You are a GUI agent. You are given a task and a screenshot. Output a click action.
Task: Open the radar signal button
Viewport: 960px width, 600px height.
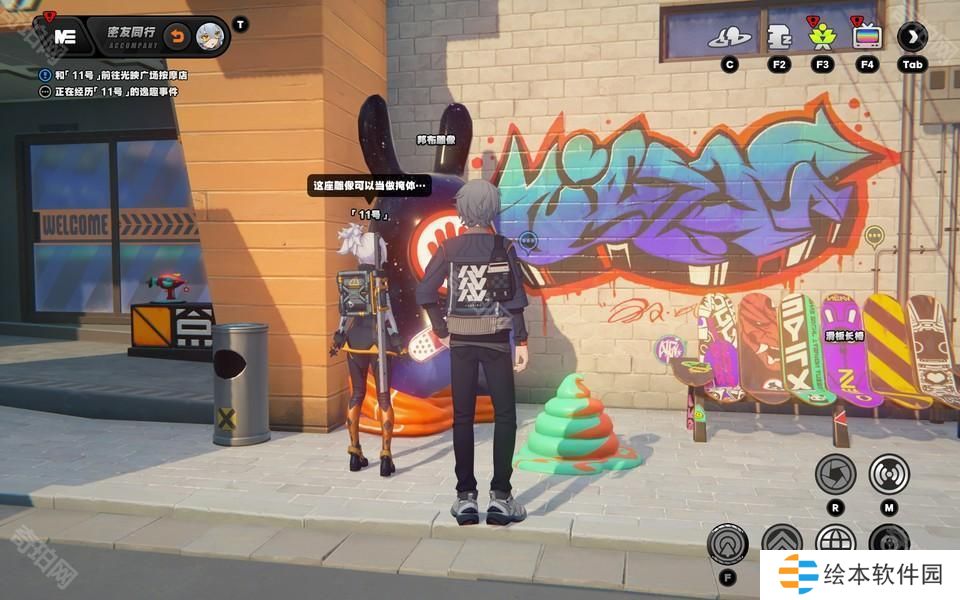(888, 473)
